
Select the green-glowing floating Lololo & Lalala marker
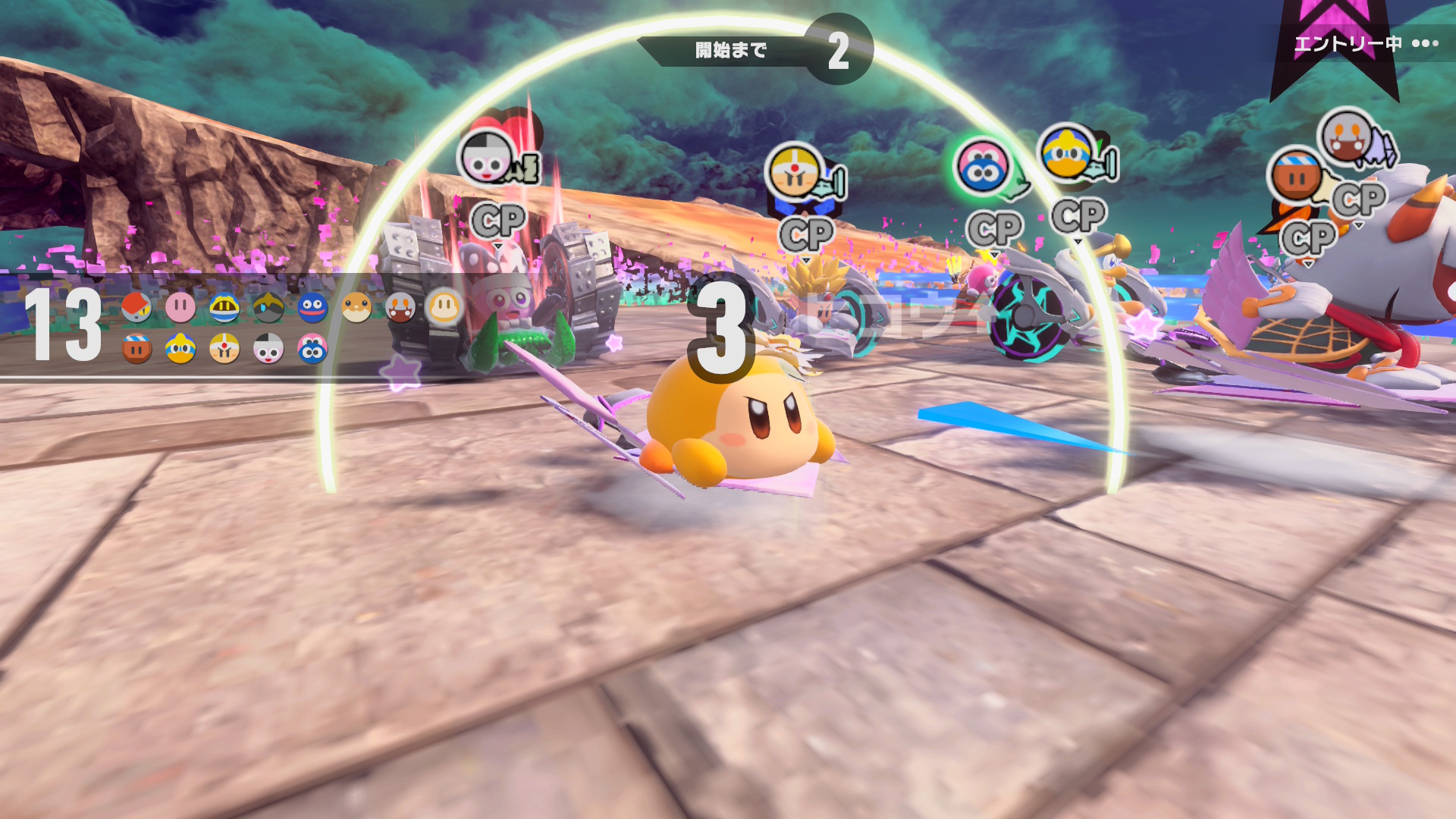click(x=983, y=167)
